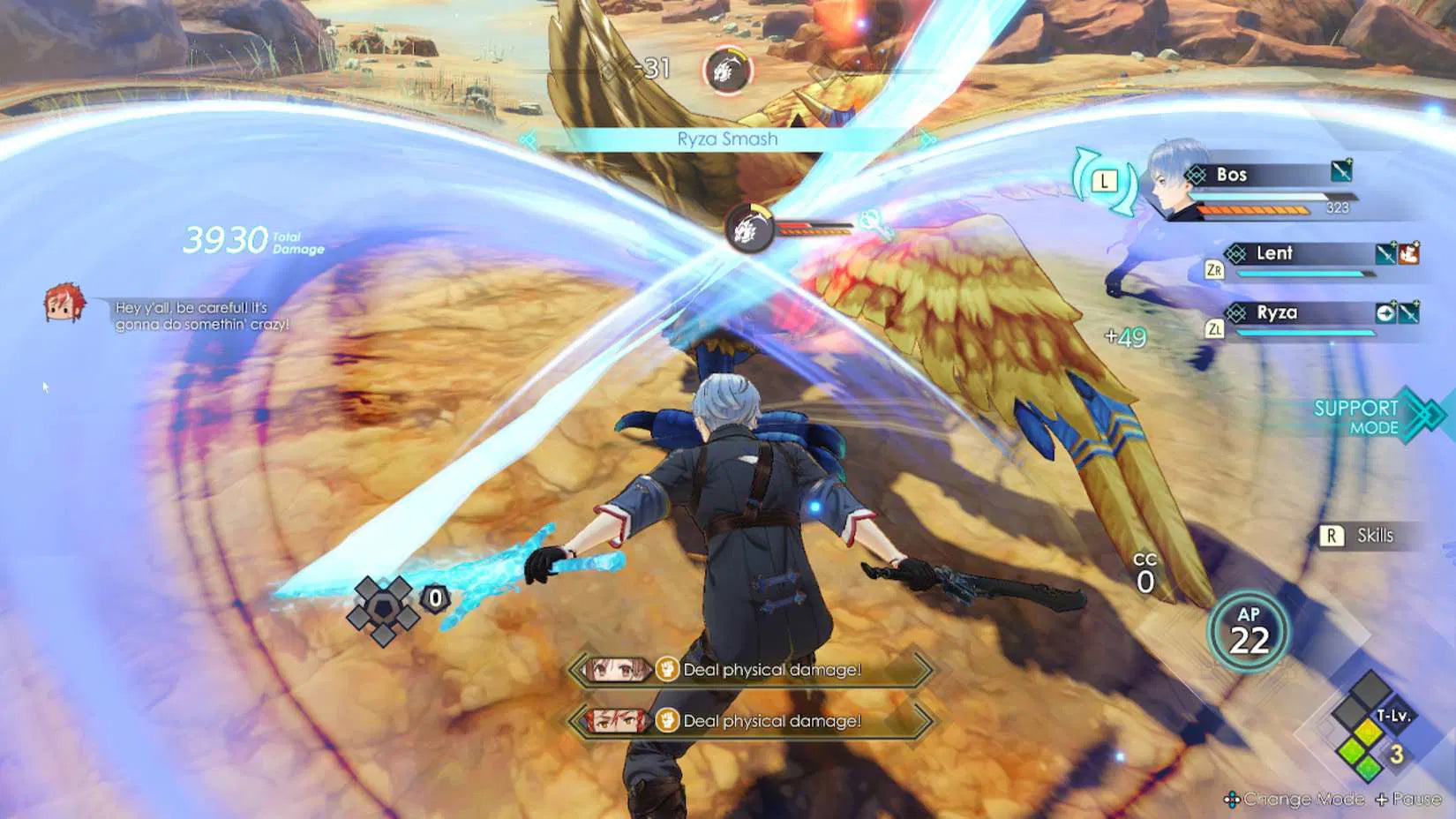Screen dimensions: 1456x819
Task: Click the sword buff icon next to Ryza
Action: point(1407,312)
